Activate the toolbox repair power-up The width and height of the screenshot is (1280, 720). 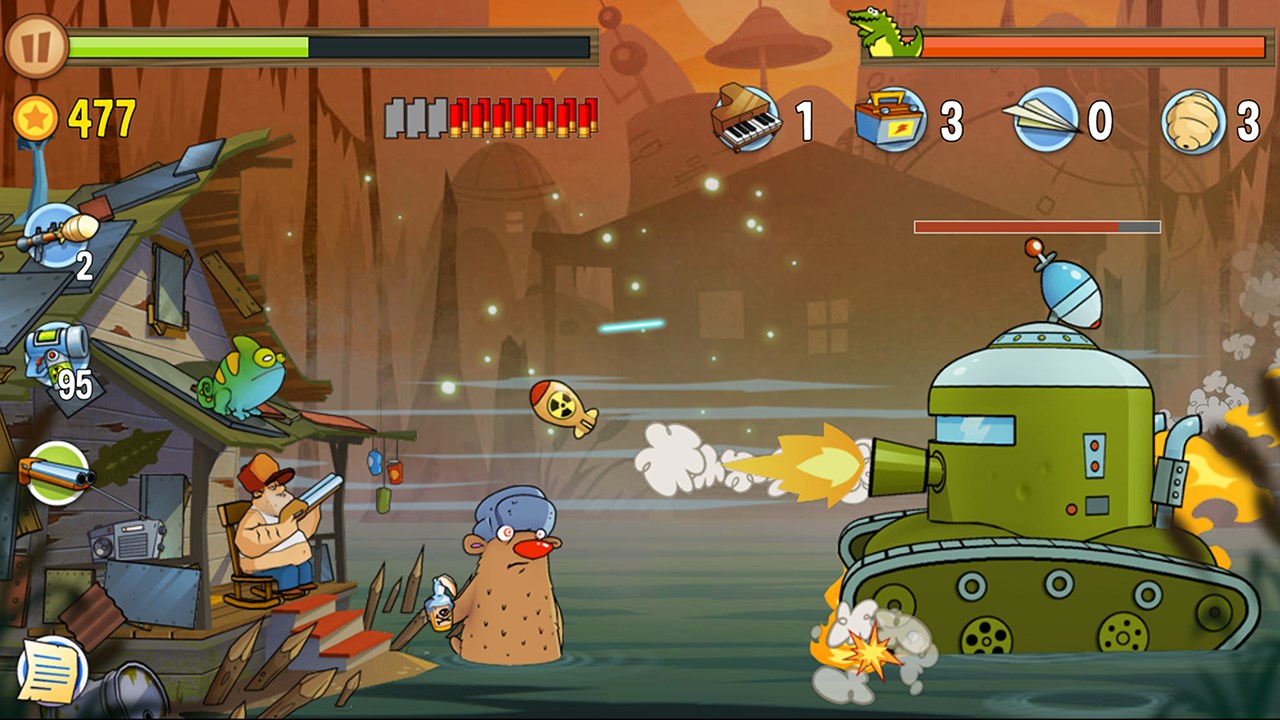tap(891, 119)
